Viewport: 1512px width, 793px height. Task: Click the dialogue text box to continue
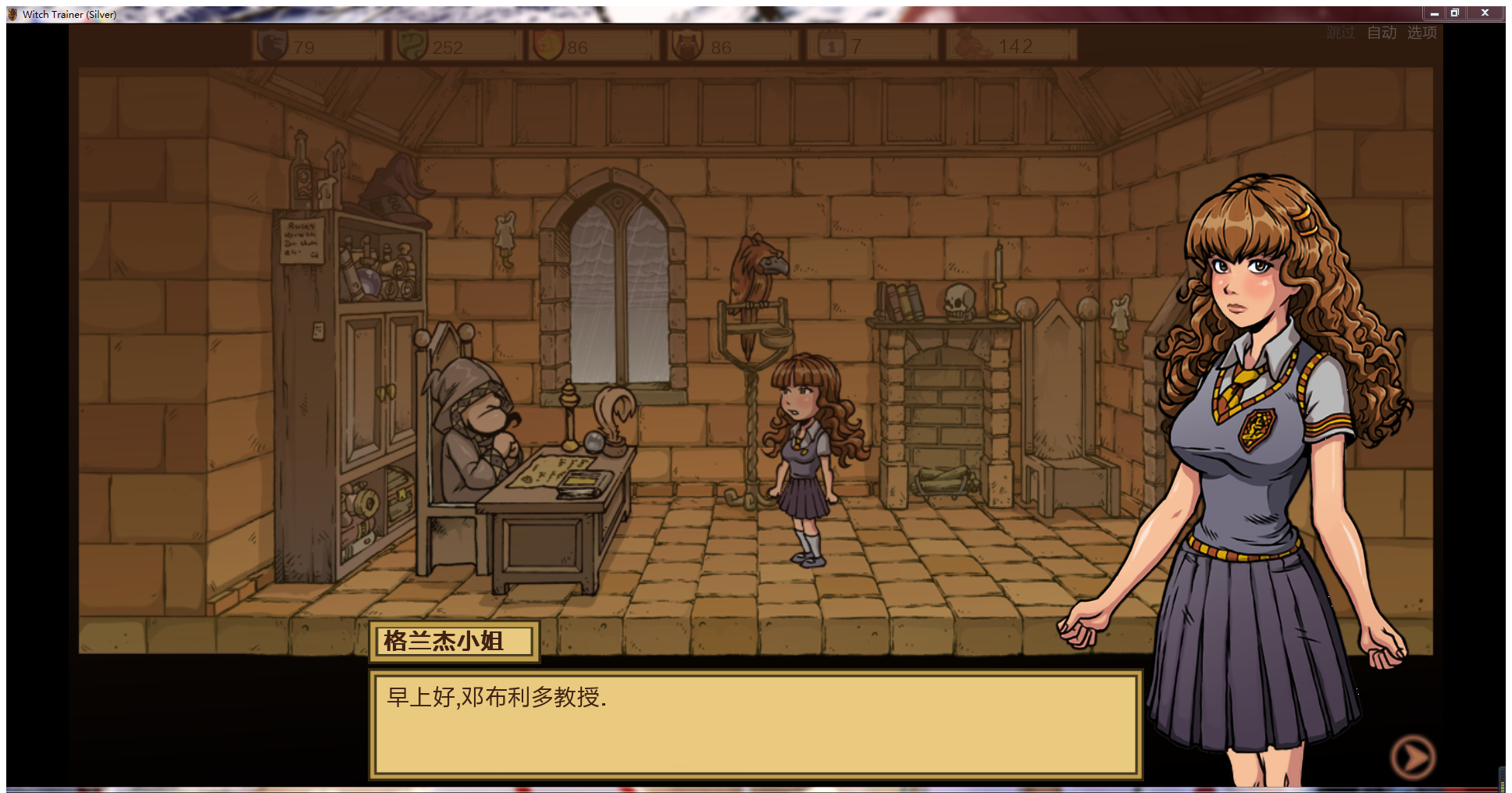(x=755, y=724)
